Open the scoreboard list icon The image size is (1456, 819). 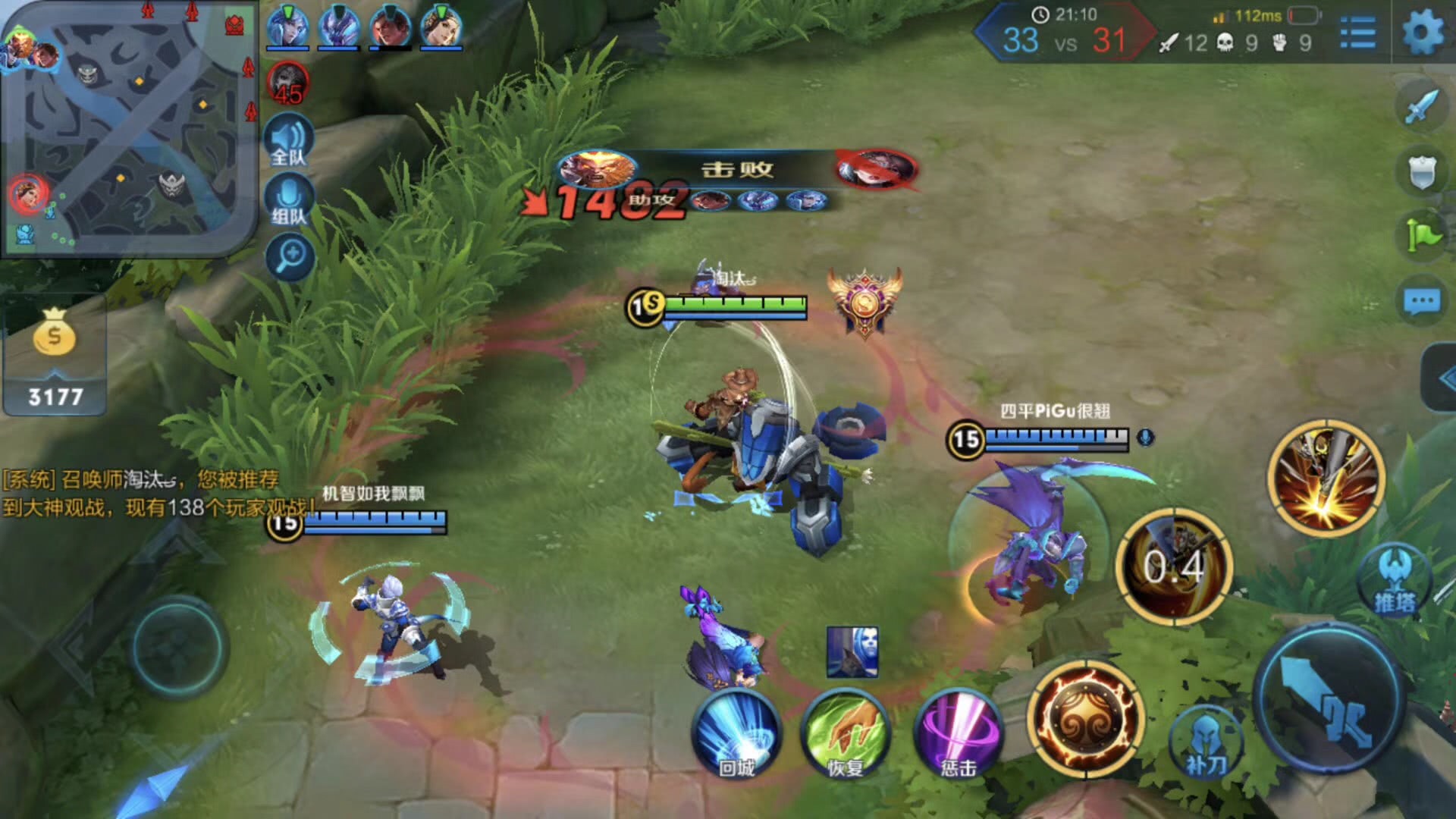pos(1357,33)
